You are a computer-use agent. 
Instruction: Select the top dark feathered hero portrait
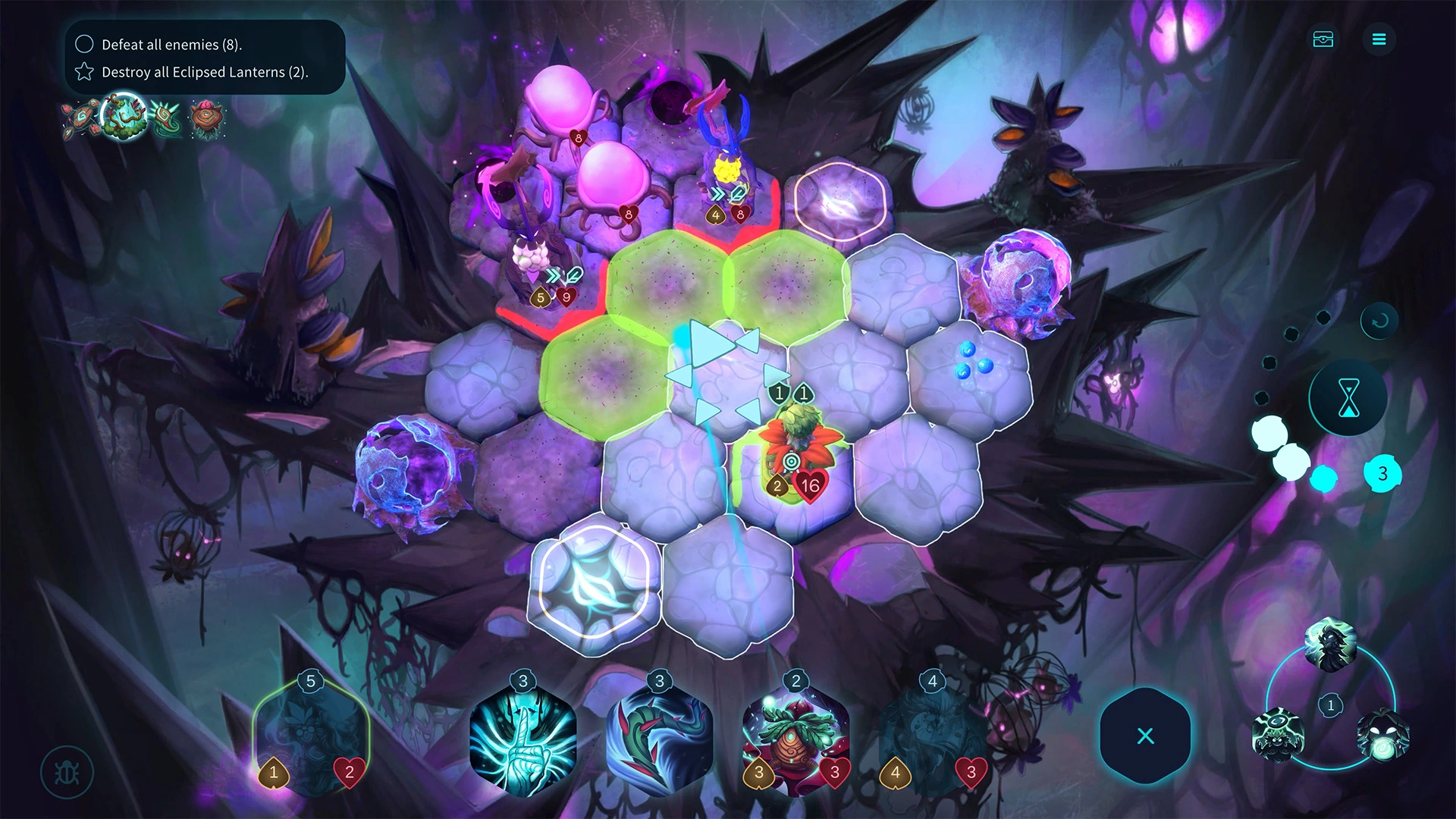pos(1330,644)
